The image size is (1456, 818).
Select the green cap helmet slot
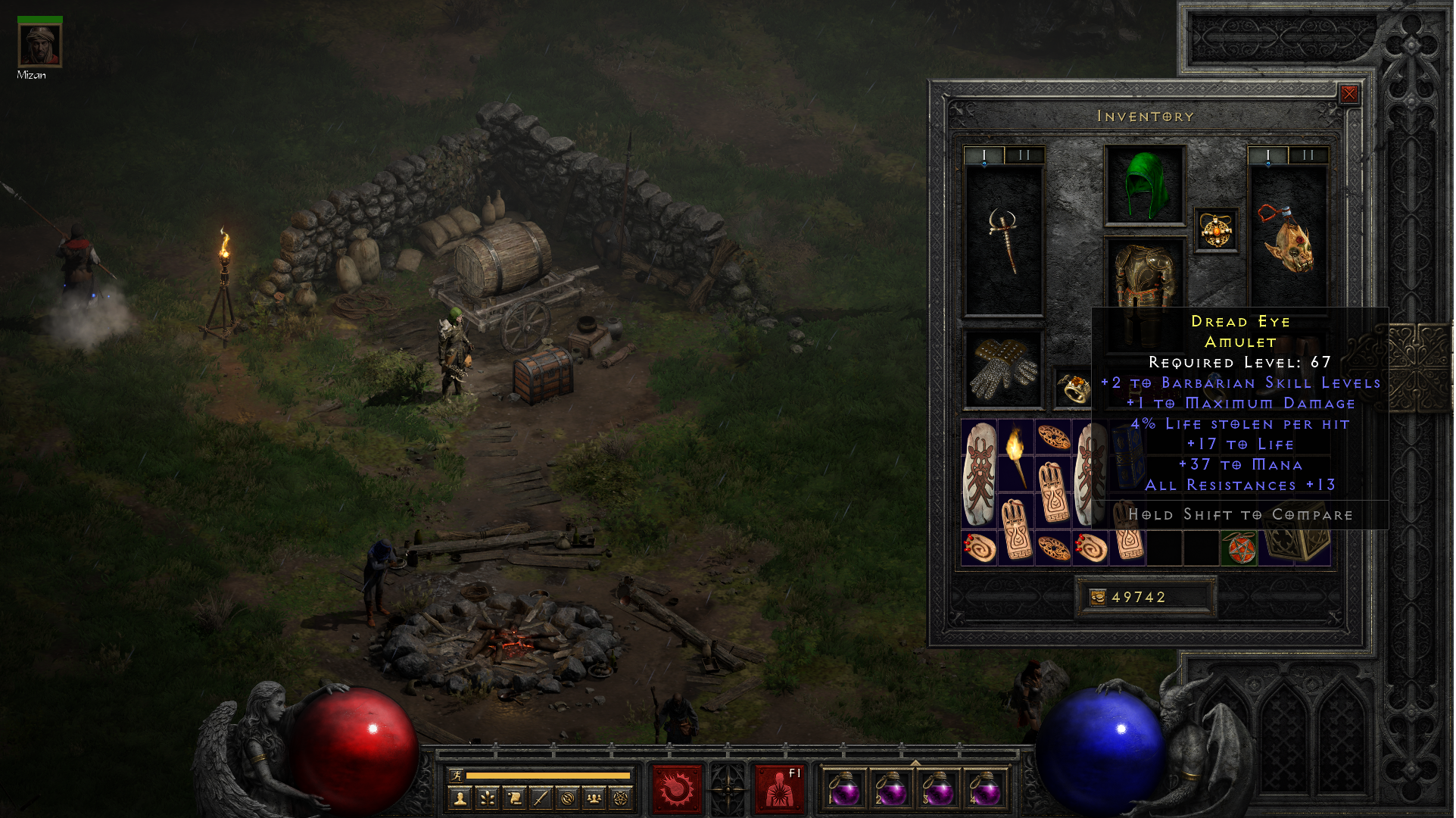(x=1146, y=186)
